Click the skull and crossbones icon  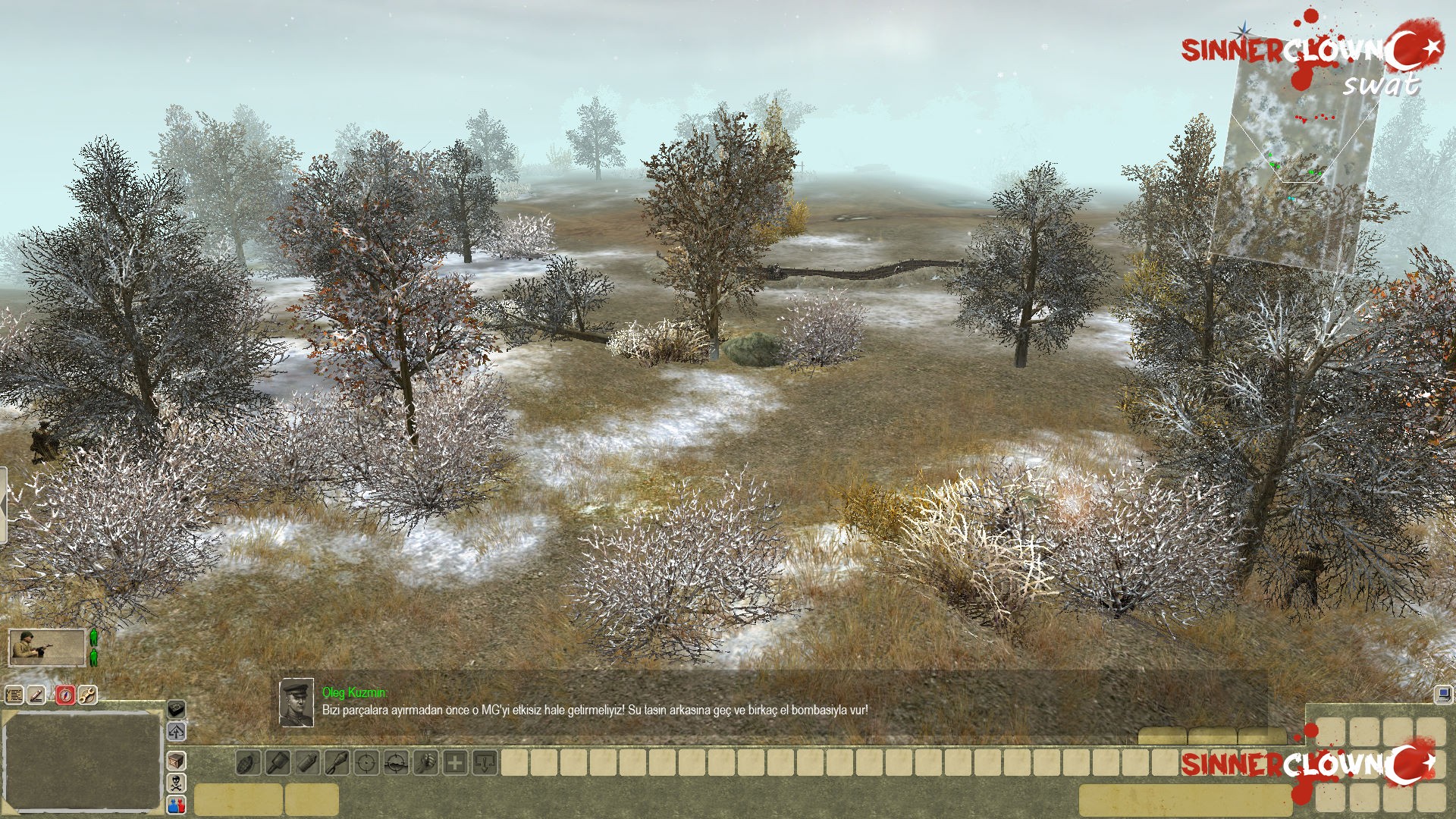click(x=176, y=783)
